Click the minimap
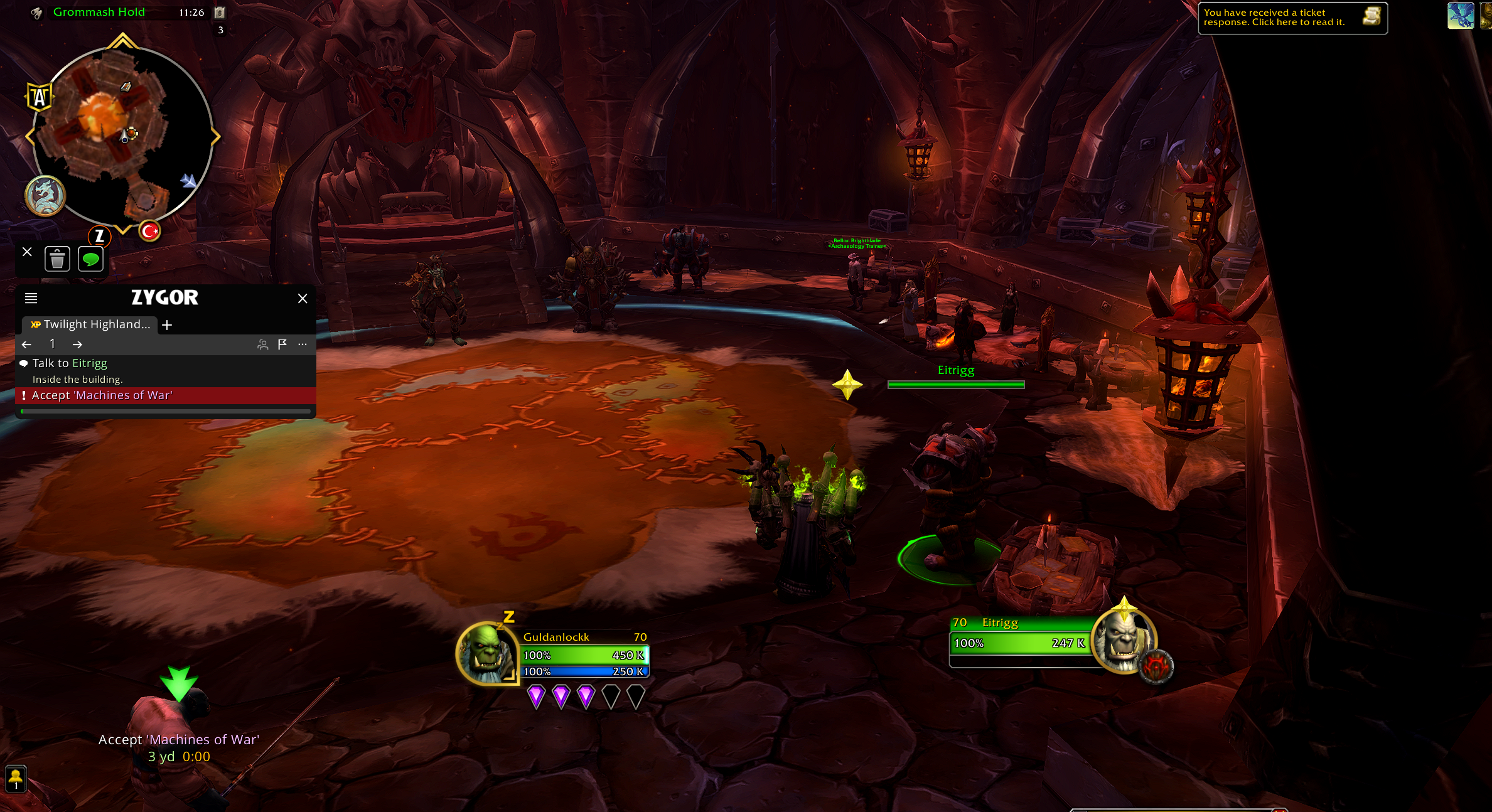The image size is (1492, 812). click(x=122, y=135)
